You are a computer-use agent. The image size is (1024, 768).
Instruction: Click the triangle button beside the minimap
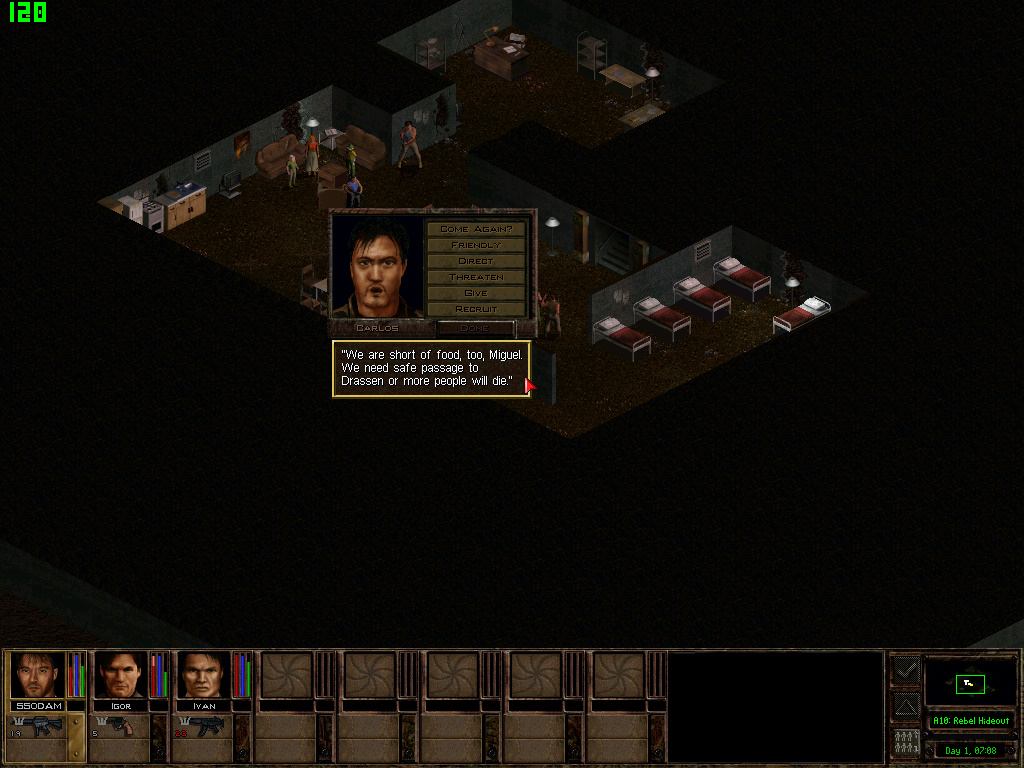click(x=905, y=706)
